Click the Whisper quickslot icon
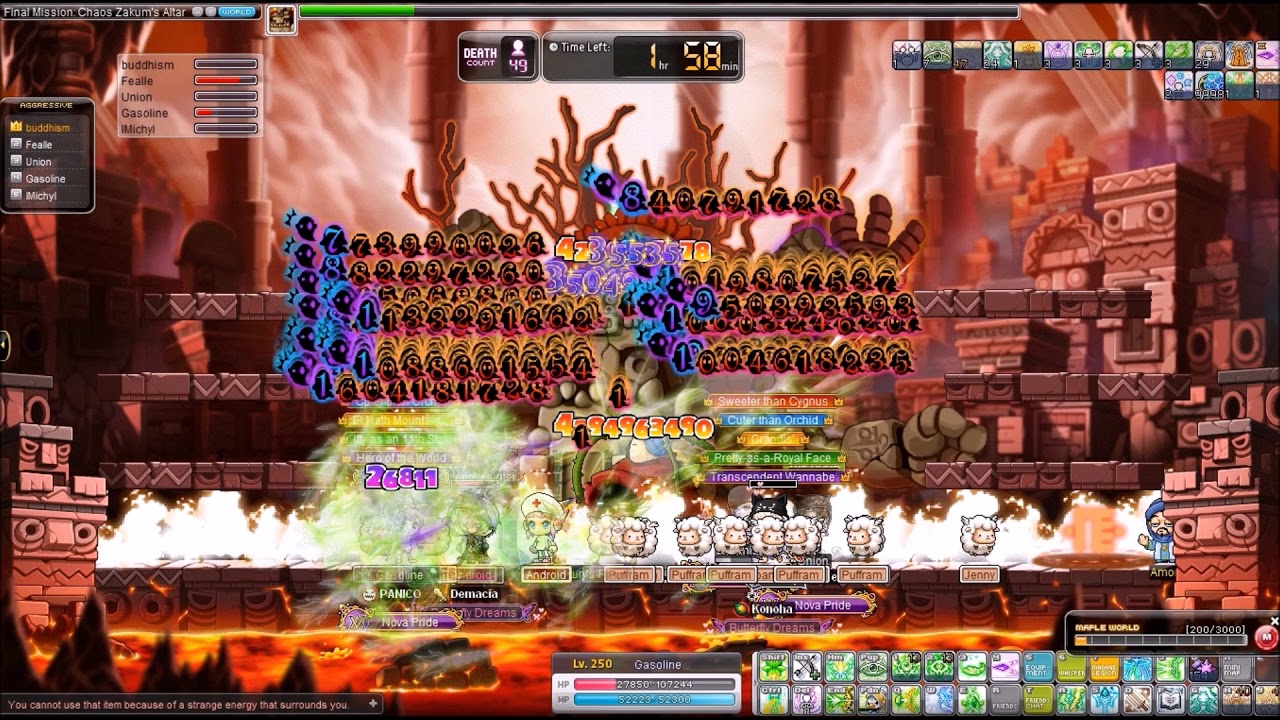This screenshot has height=720, width=1280. click(x=1071, y=667)
